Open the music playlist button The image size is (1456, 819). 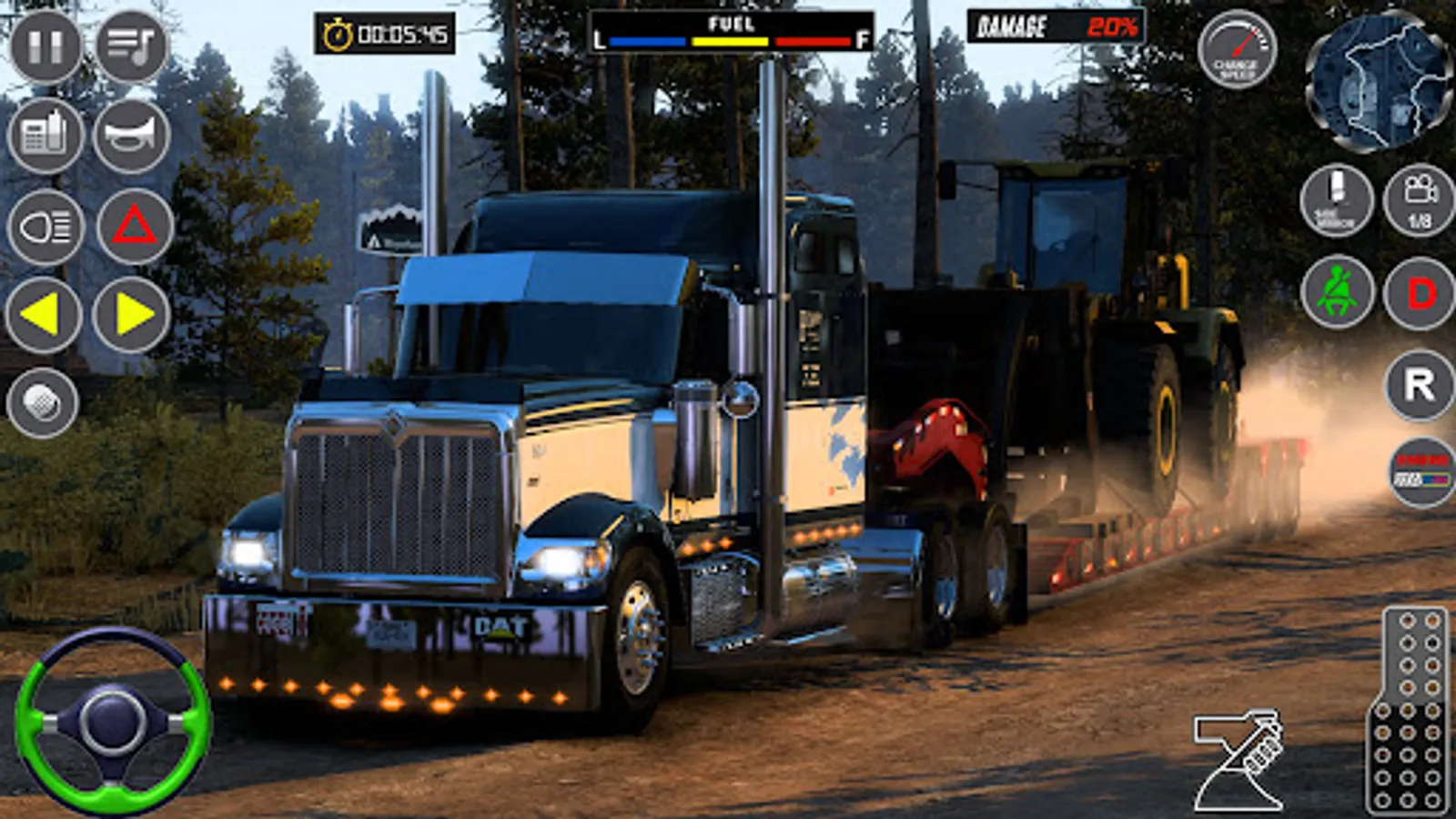(x=132, y=46)
